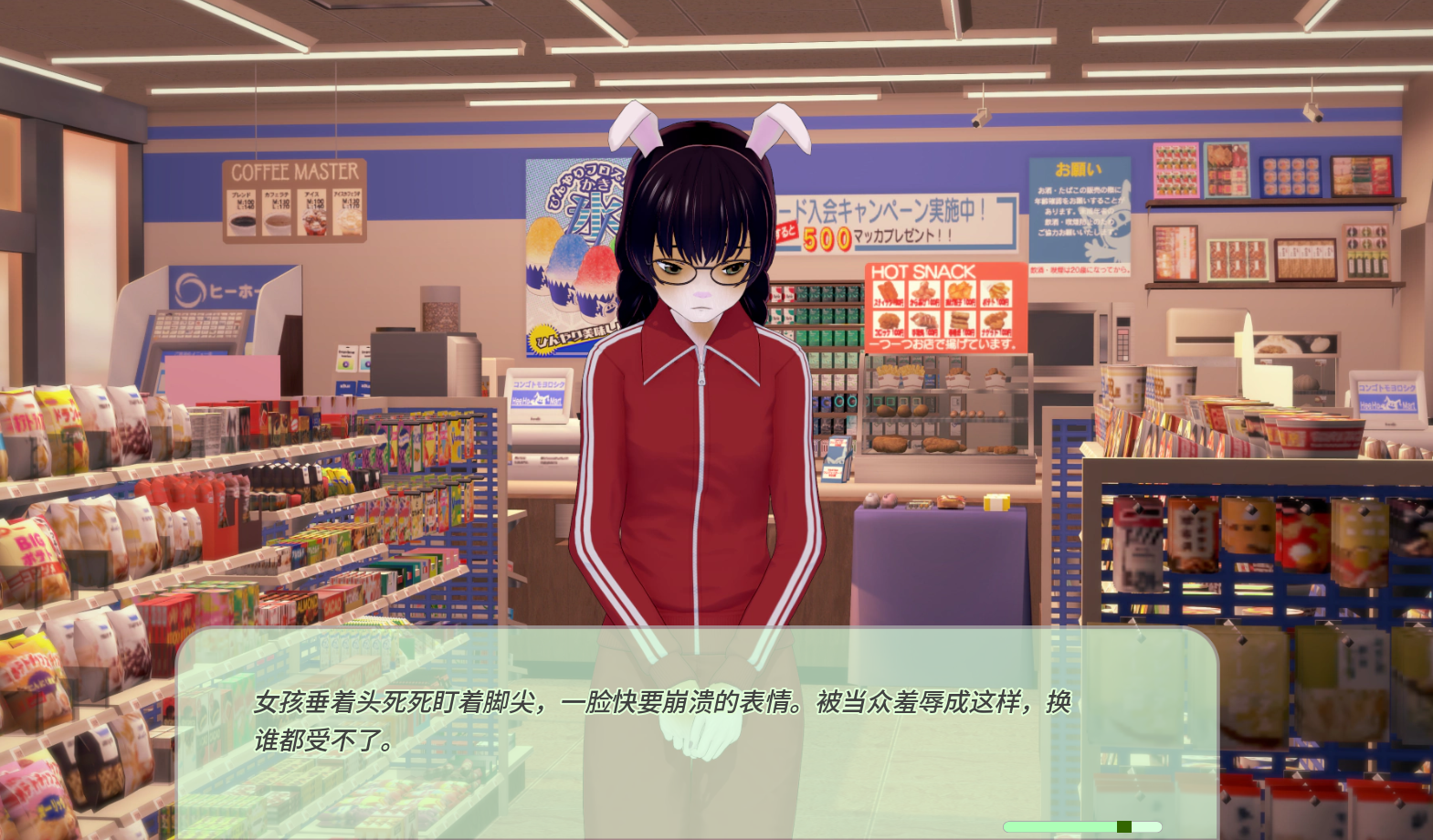Click the dark green slider handle
The width and height of the screenshot is (1433, 840).
pyautogui.click(x=1123, y=827)
